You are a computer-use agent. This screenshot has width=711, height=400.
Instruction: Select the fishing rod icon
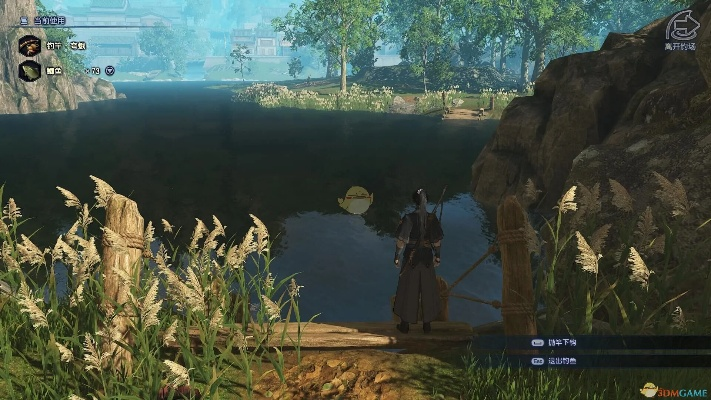pyautogui.click(x=30, y=45)
